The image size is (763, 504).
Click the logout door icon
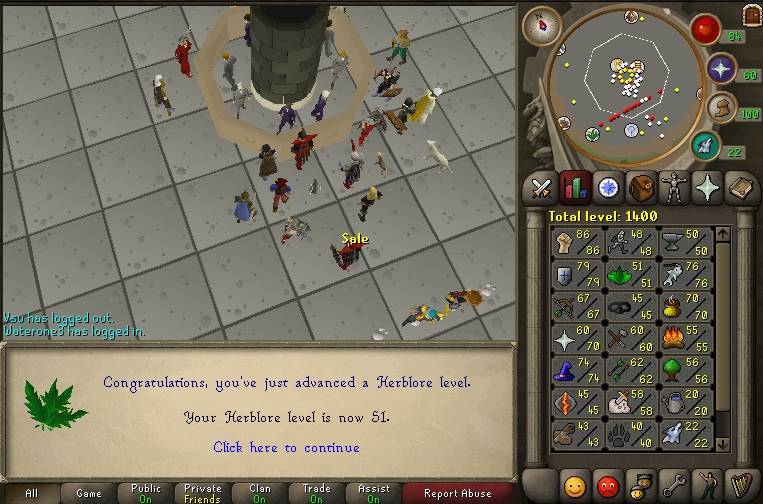coord(751,14)
